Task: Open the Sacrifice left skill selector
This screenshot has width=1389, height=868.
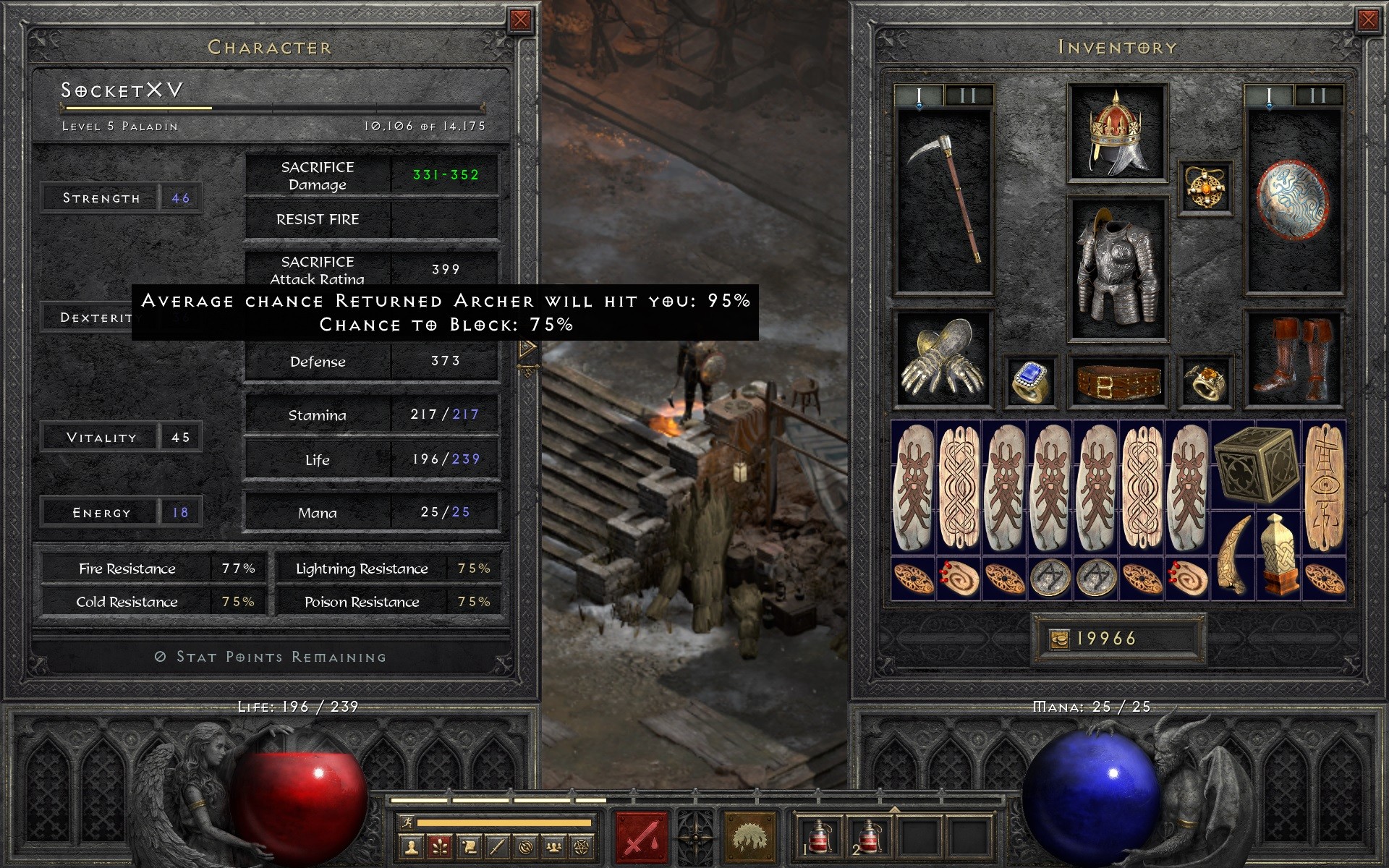Action: pos(640,837)
